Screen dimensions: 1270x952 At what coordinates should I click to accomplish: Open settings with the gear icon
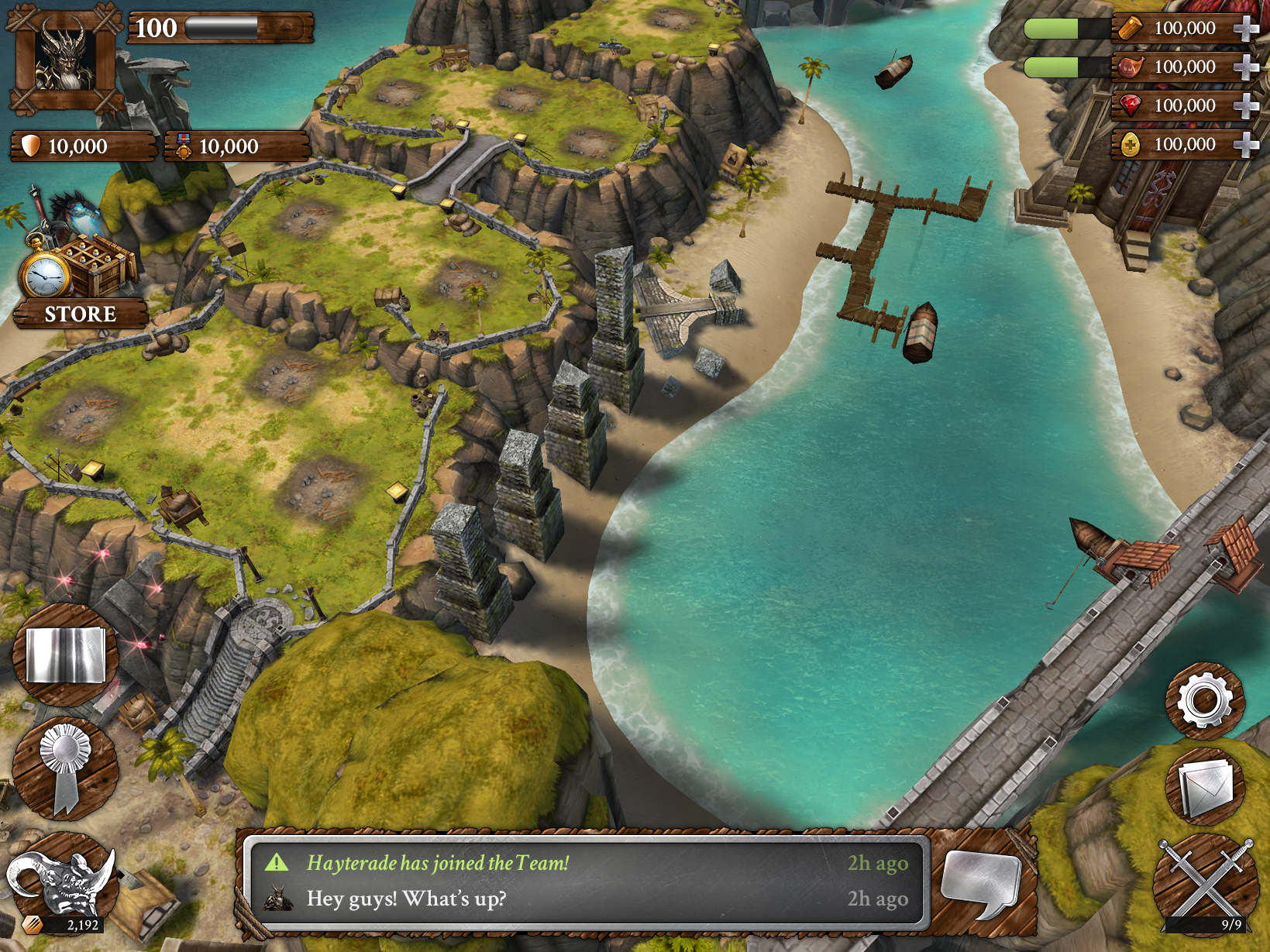pyautogui.click(x=1205, y=700)
